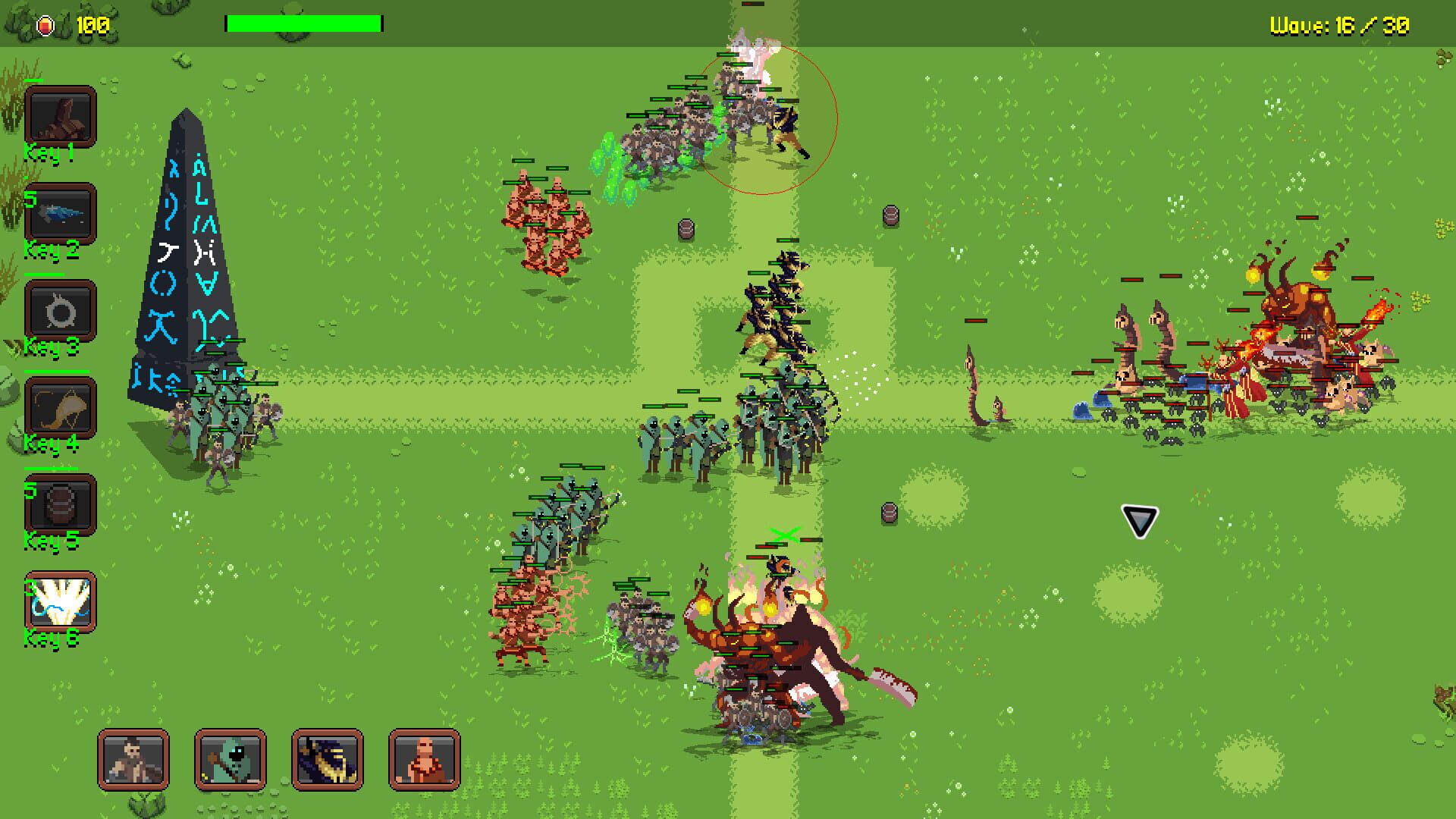Select the bearded warrior unit portrait
This screenshot has height=819, width=1456.
[x=135, y=762]
